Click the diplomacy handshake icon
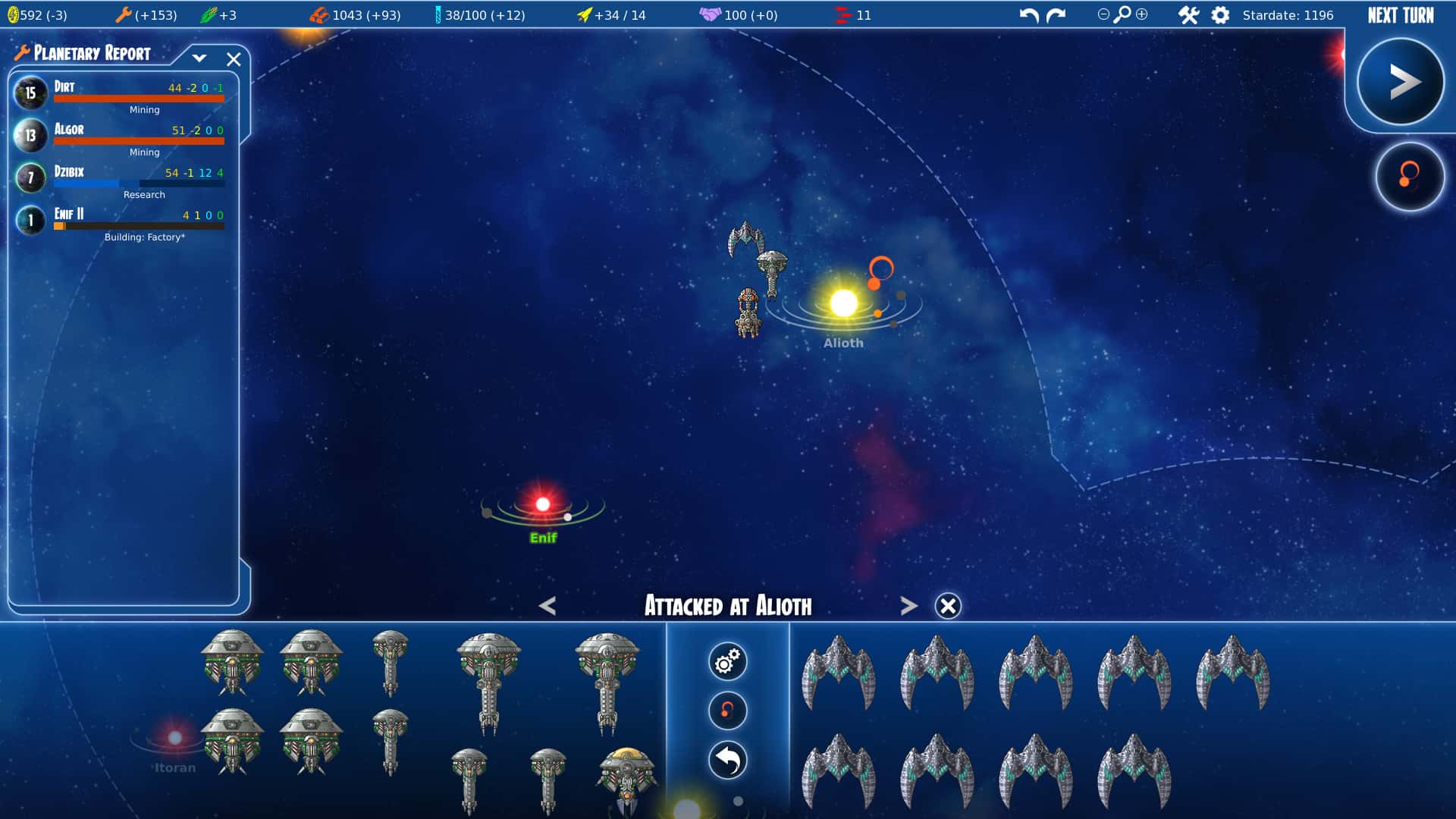 point(711,14)
